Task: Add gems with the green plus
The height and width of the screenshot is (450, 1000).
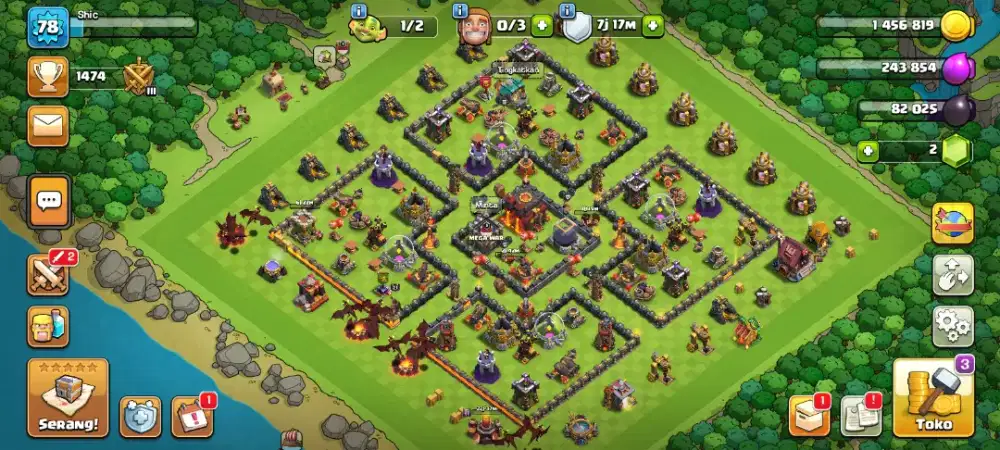Action: [x=869, y=152]
